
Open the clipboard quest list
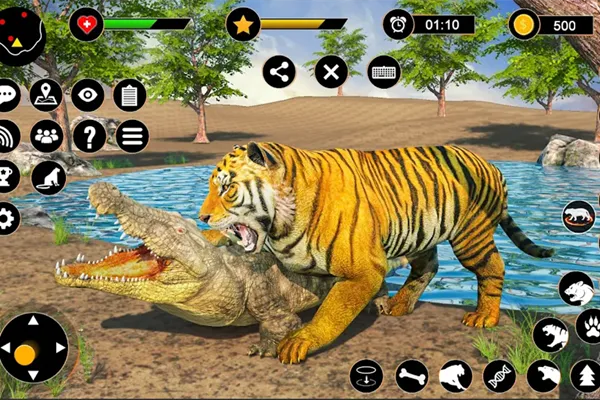pos(130,95)
